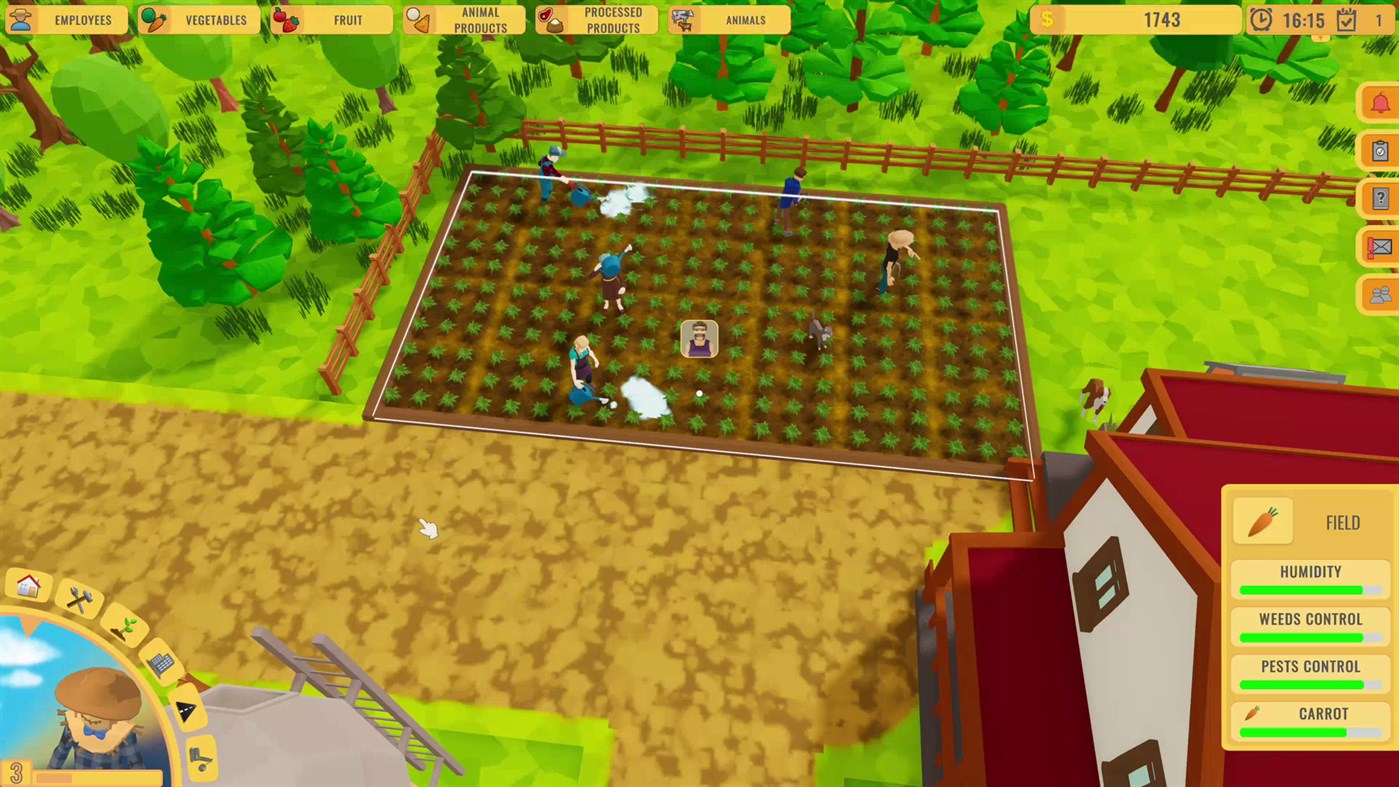Open the machinery wheelbarrow tool
This screenshot has width=1399, height=787.
(200, 757)
